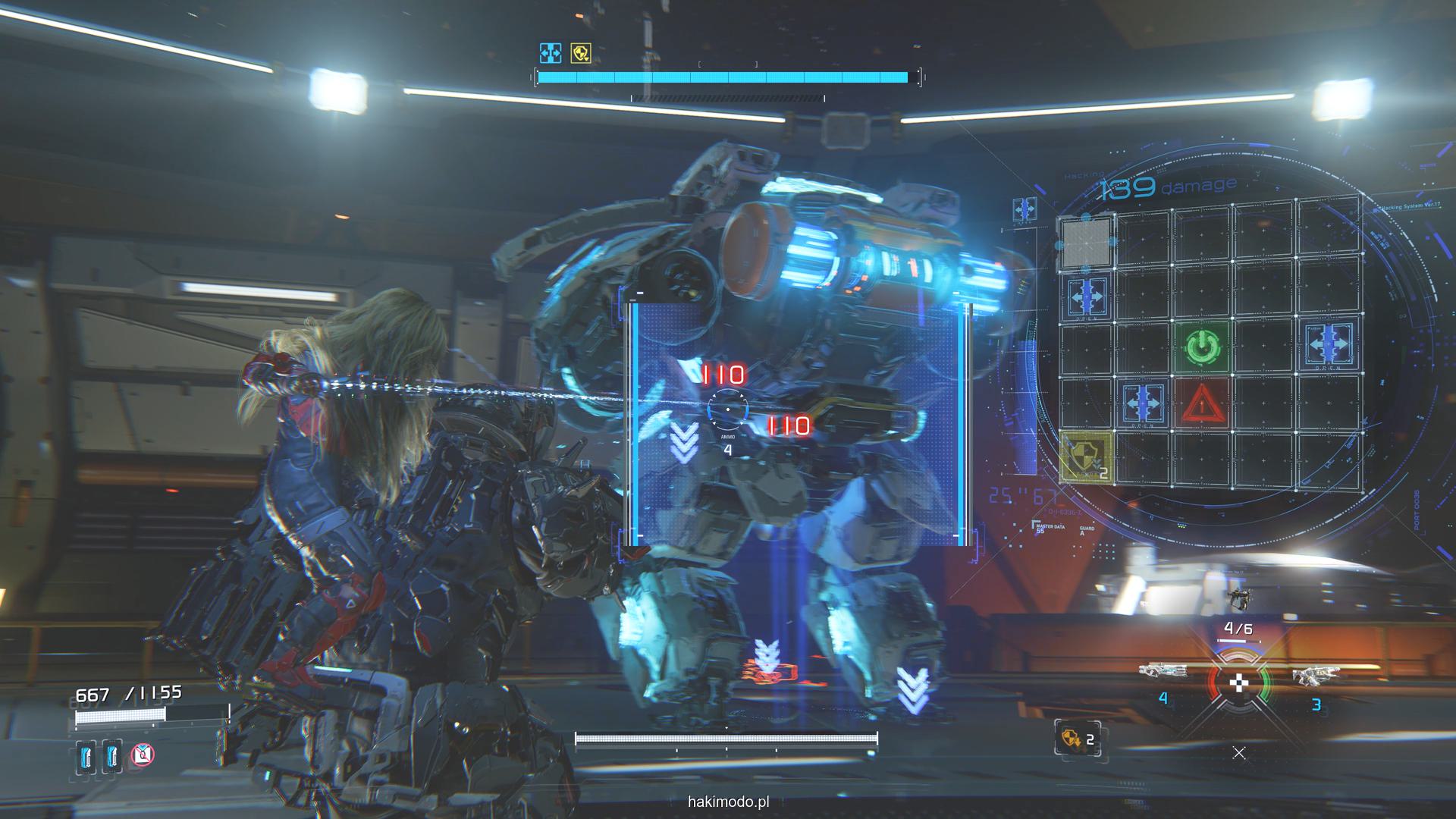
Task: Click the yellow shield status icon above boss bar
Action: click(581, 53)
